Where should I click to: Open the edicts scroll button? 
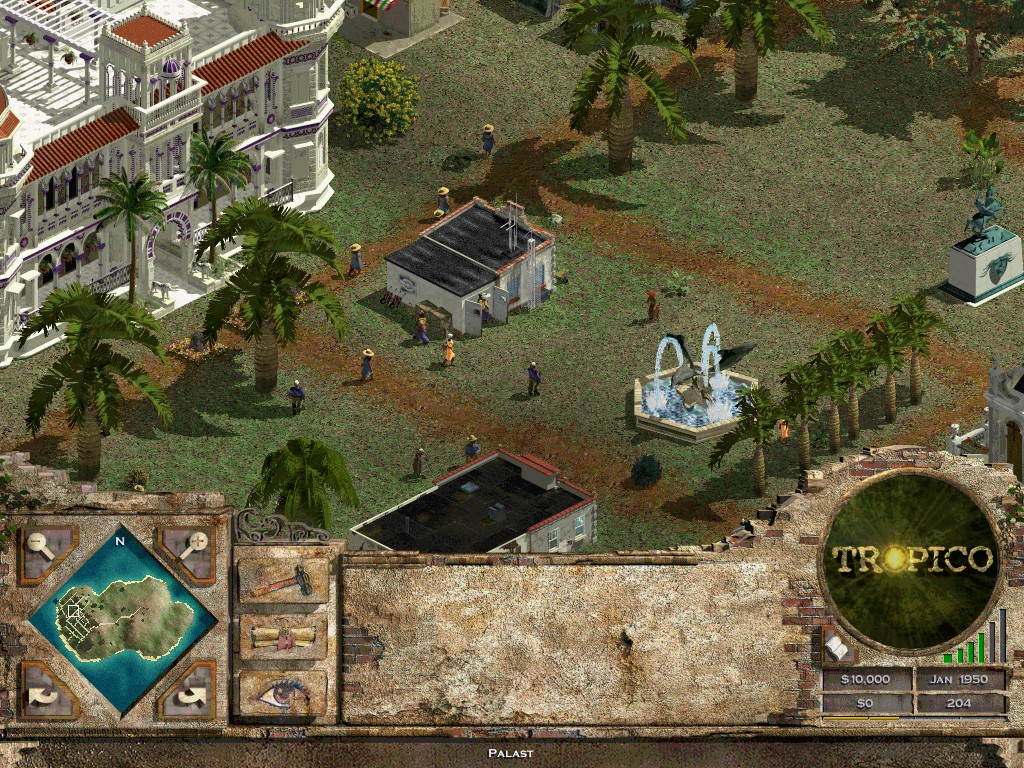pos(283,637)
